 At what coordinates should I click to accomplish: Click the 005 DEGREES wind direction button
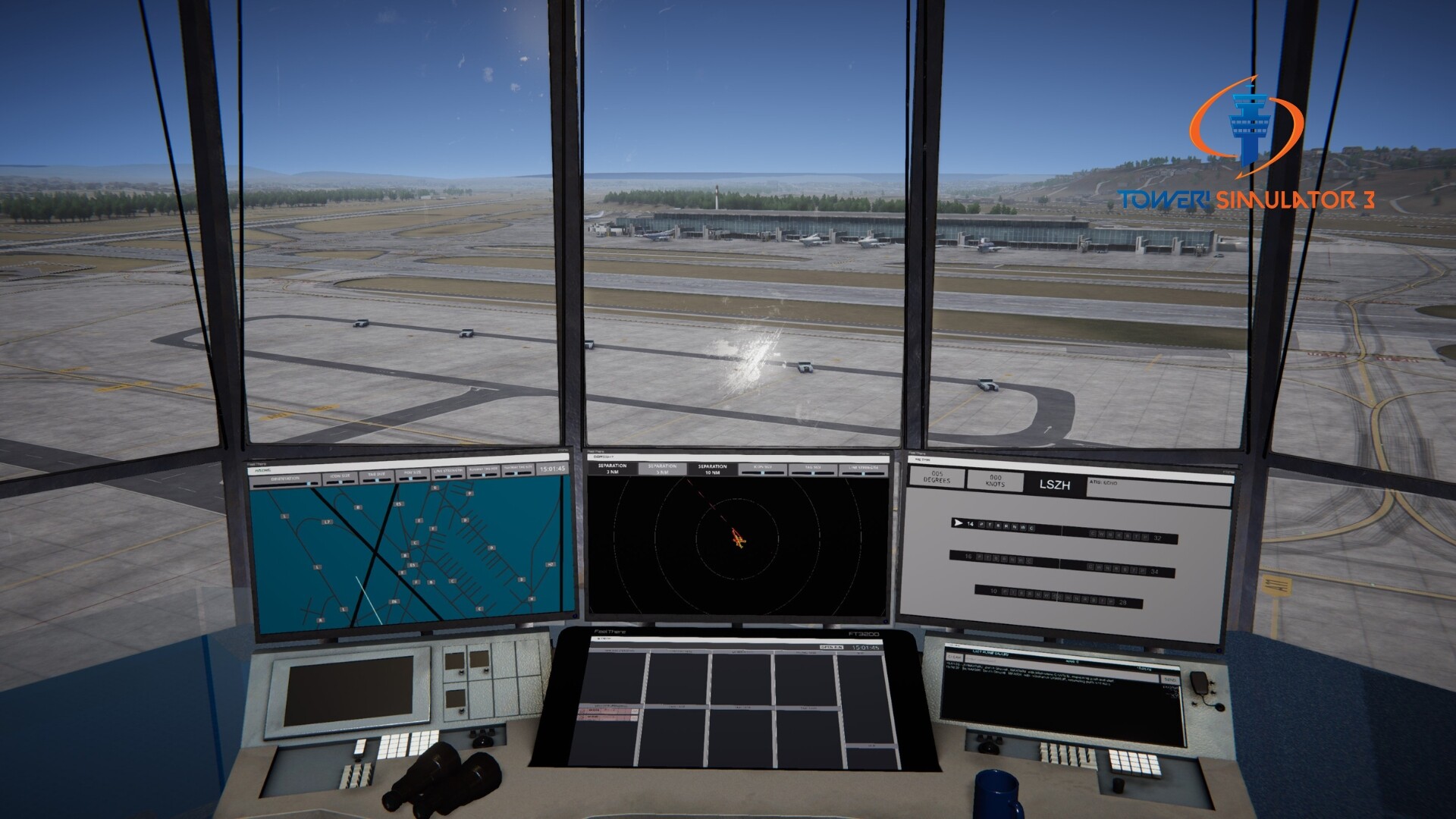coord(937,478)
